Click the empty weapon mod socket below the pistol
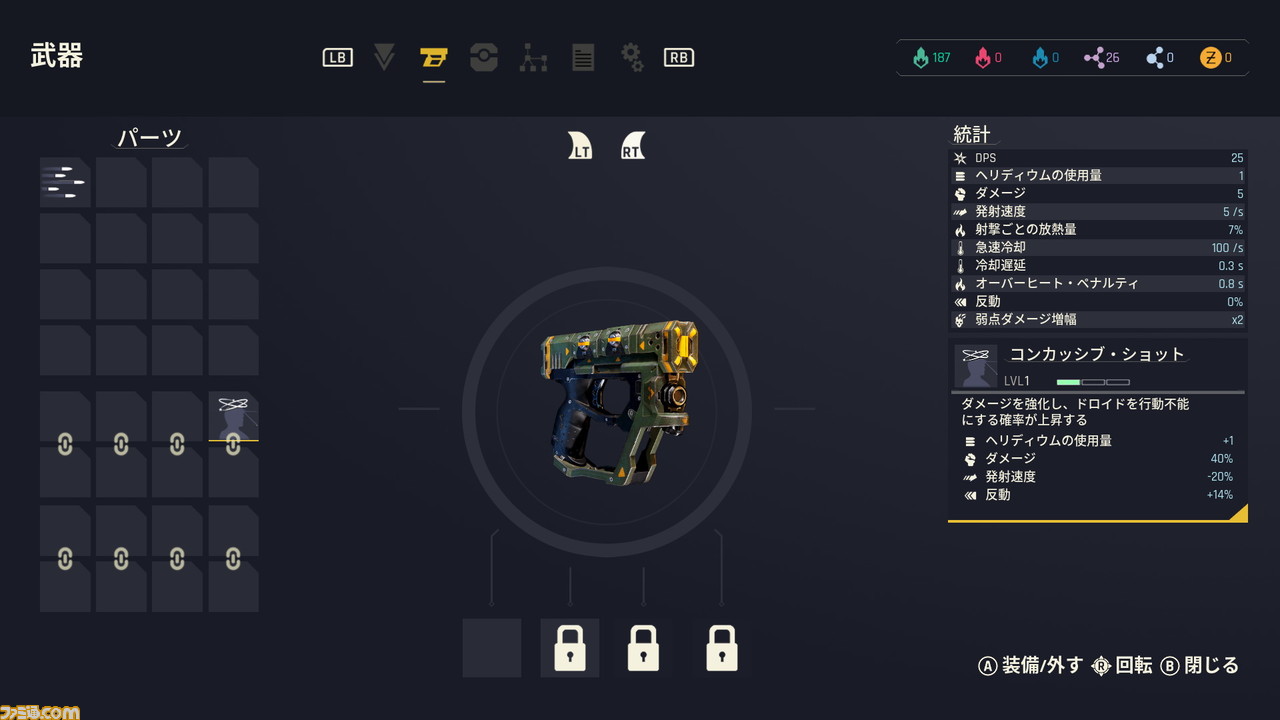The image size is (1280, 720). 491,648
